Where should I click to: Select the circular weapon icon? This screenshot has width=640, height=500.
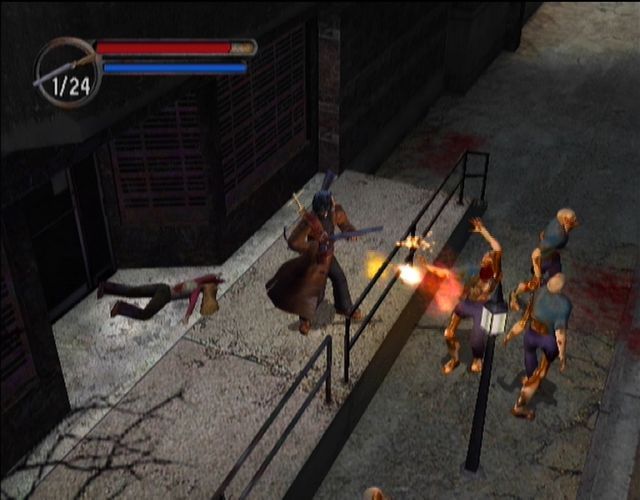coord(66,72)
